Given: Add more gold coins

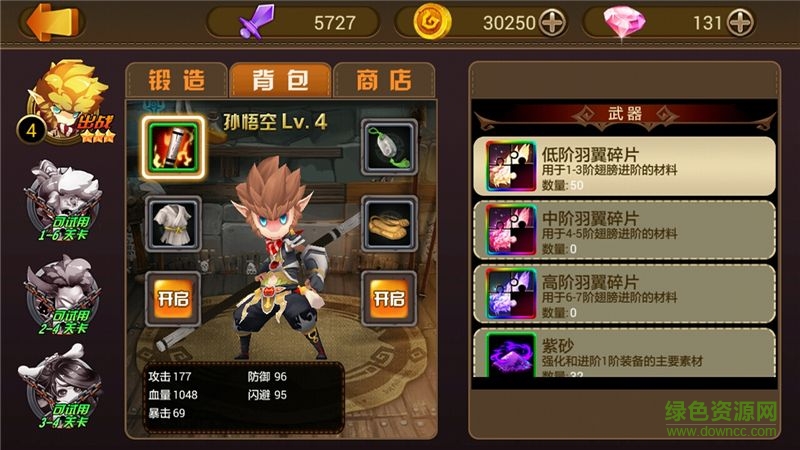Looking at the screenshot, I should [553, 22].
